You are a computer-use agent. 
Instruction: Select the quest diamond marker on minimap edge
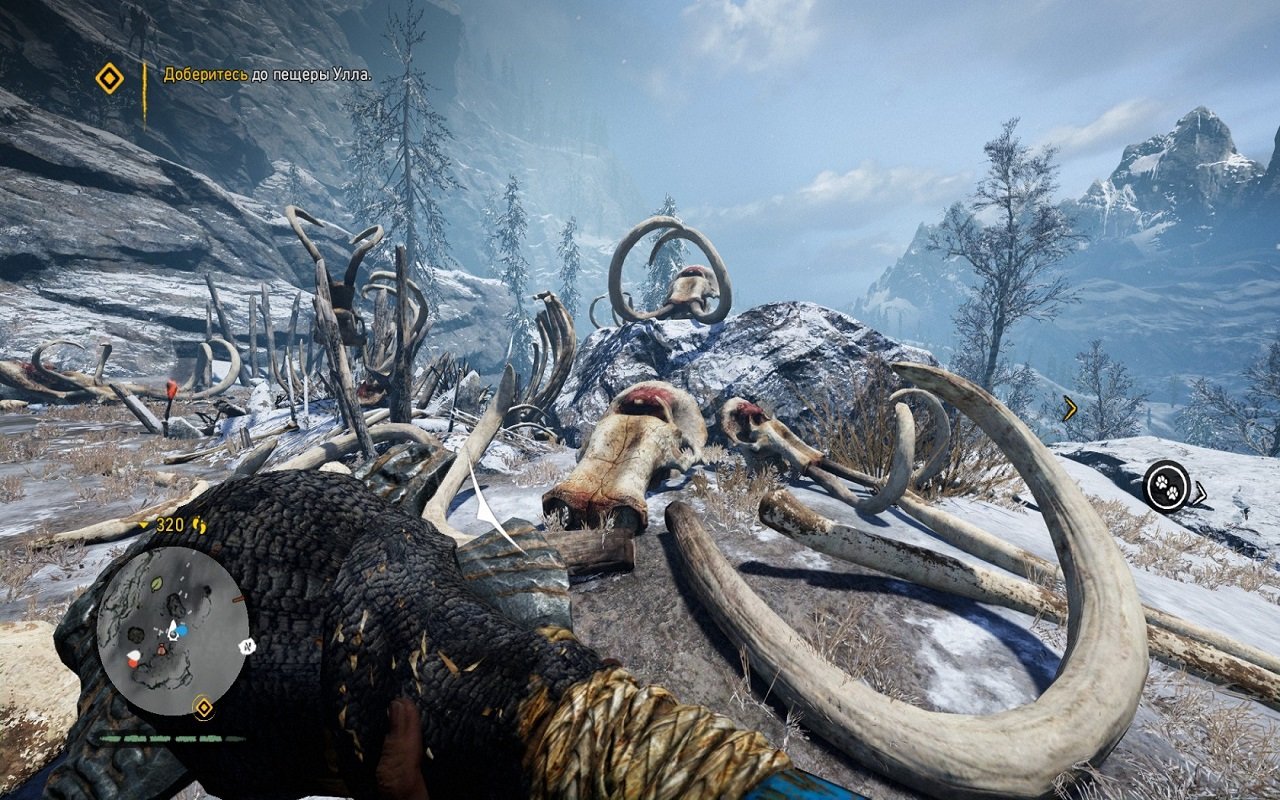coord(203,708)
